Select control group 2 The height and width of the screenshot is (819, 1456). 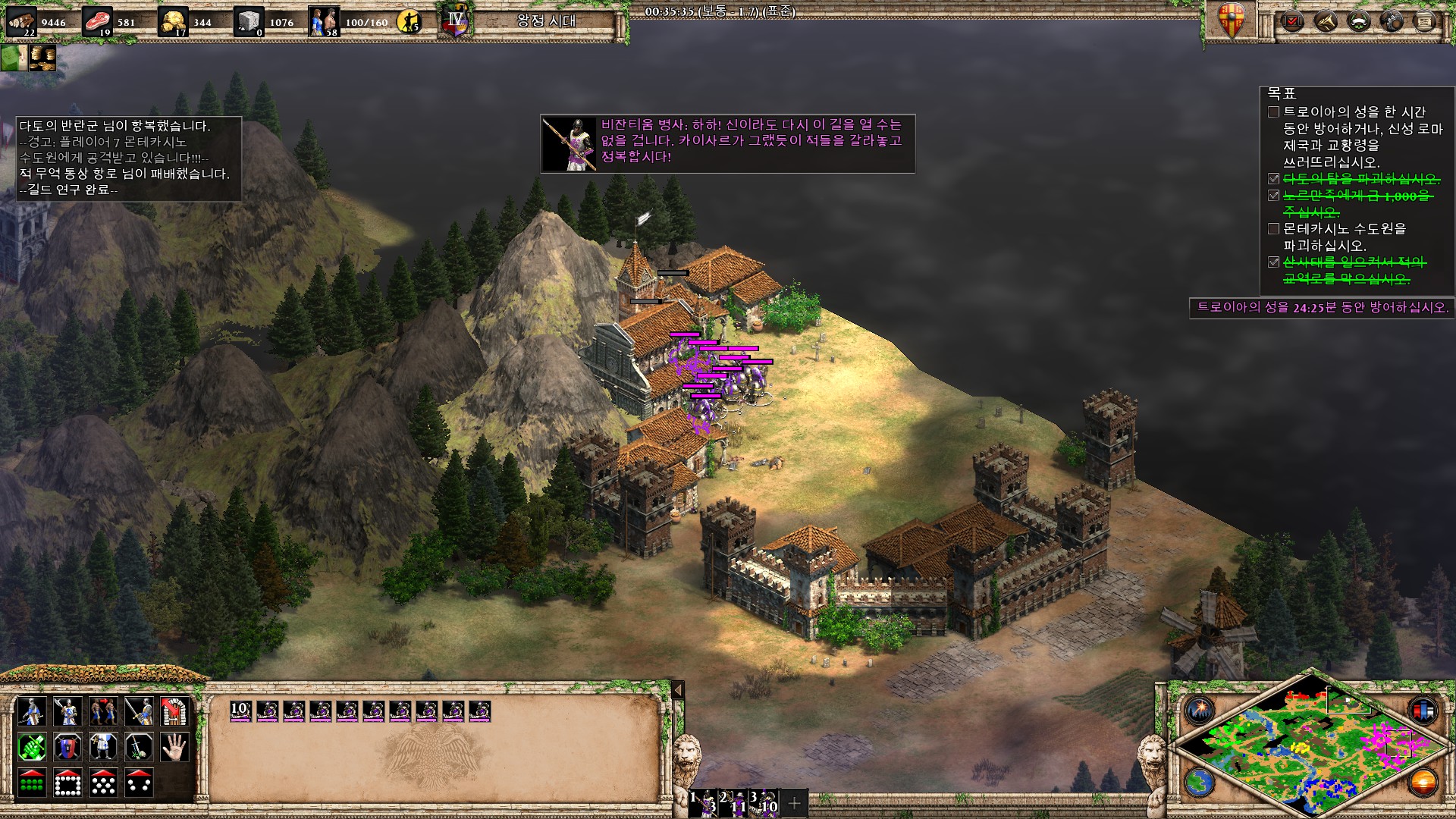[x=733, y=802]
